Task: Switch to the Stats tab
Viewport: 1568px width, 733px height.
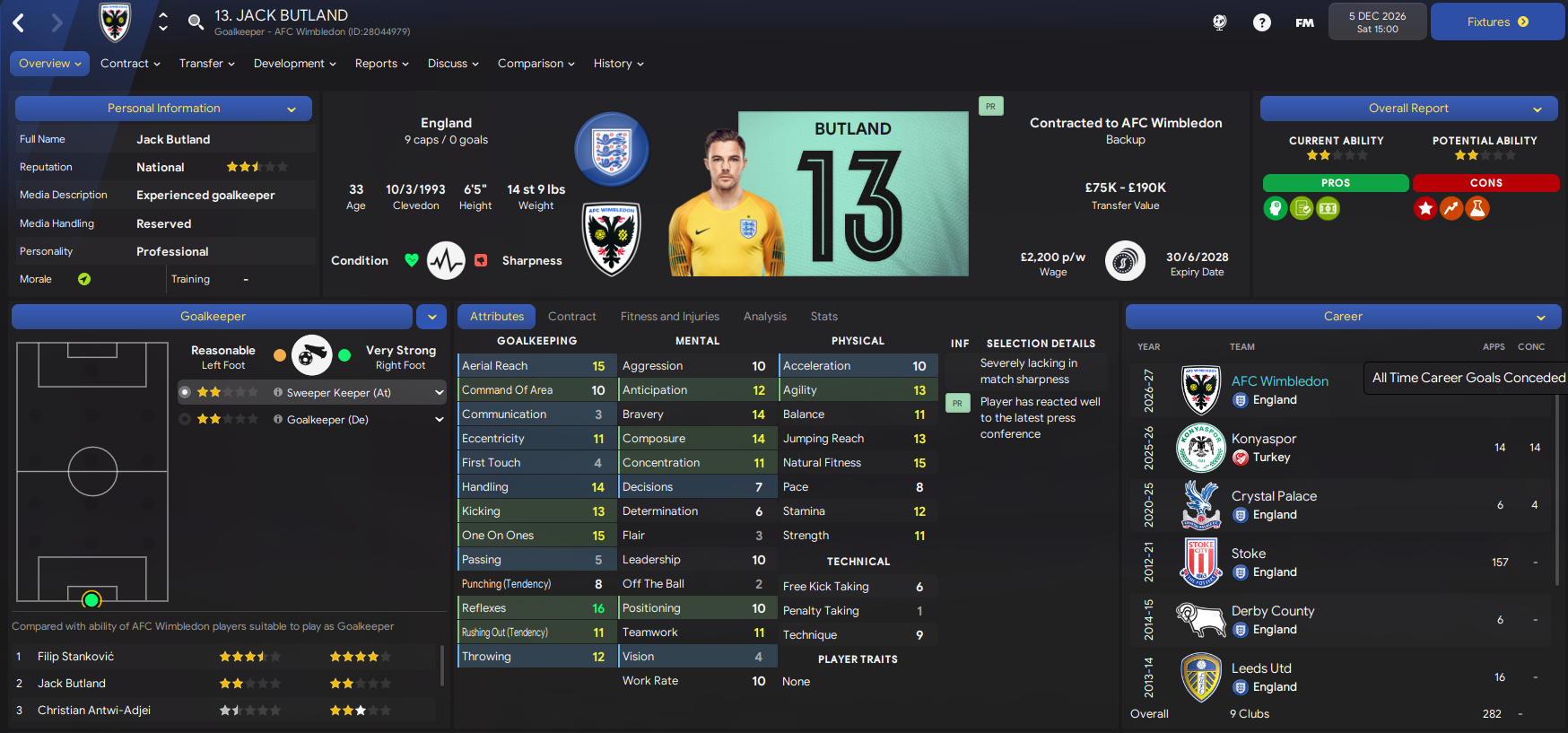Action: (823, 317)
